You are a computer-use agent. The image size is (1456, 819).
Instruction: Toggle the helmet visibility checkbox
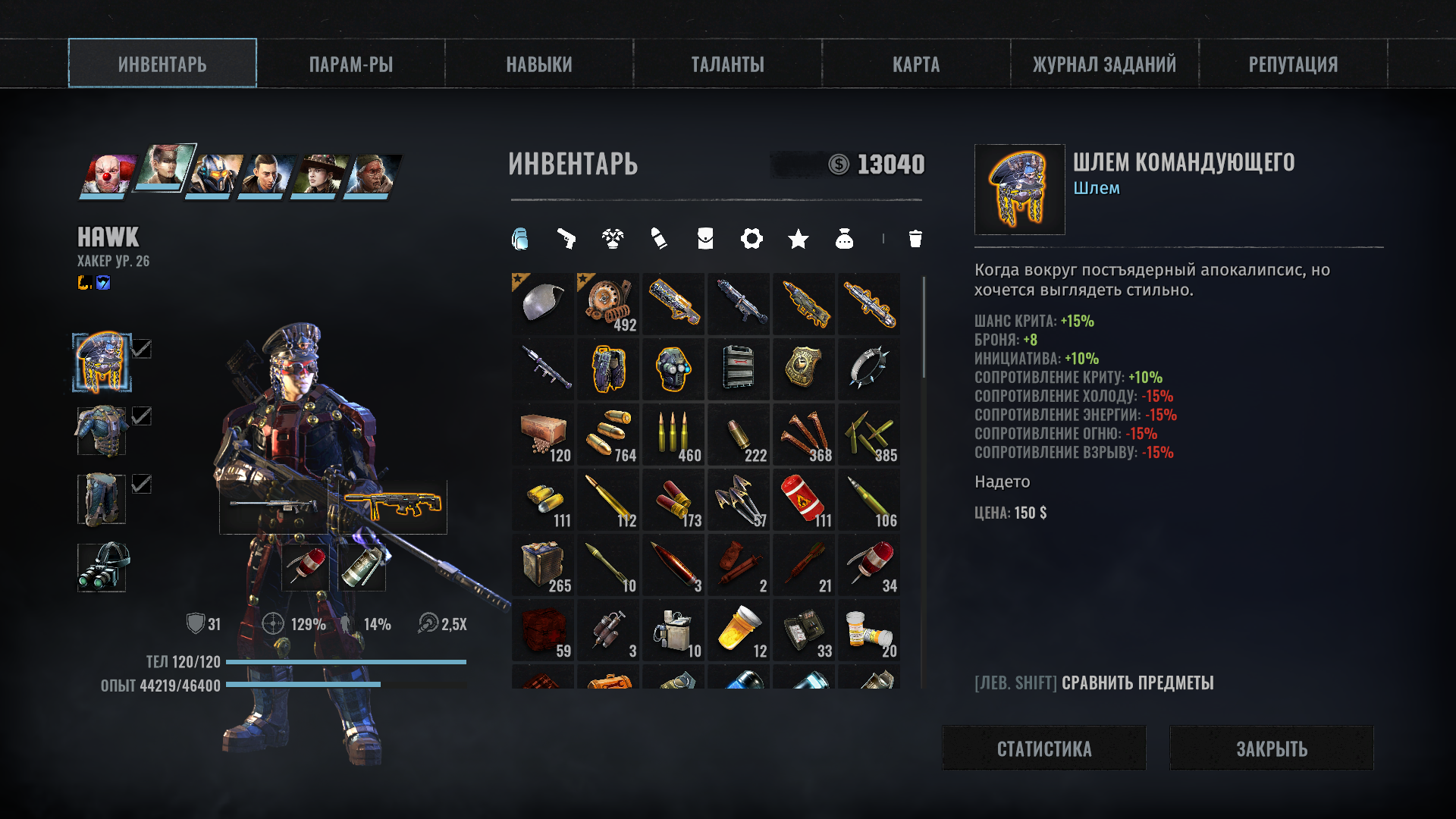click(142, 349)
